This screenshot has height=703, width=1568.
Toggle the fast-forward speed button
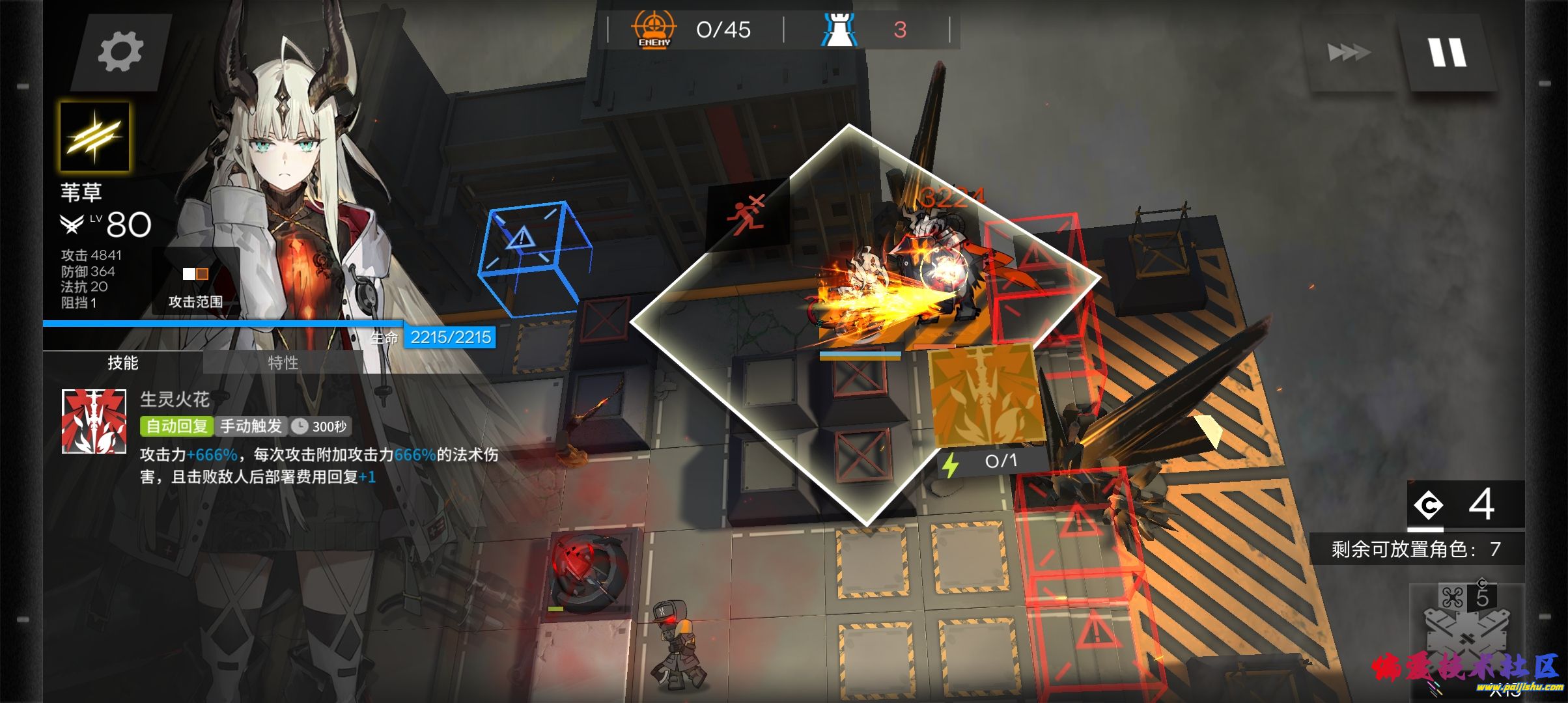(1349, 52)
